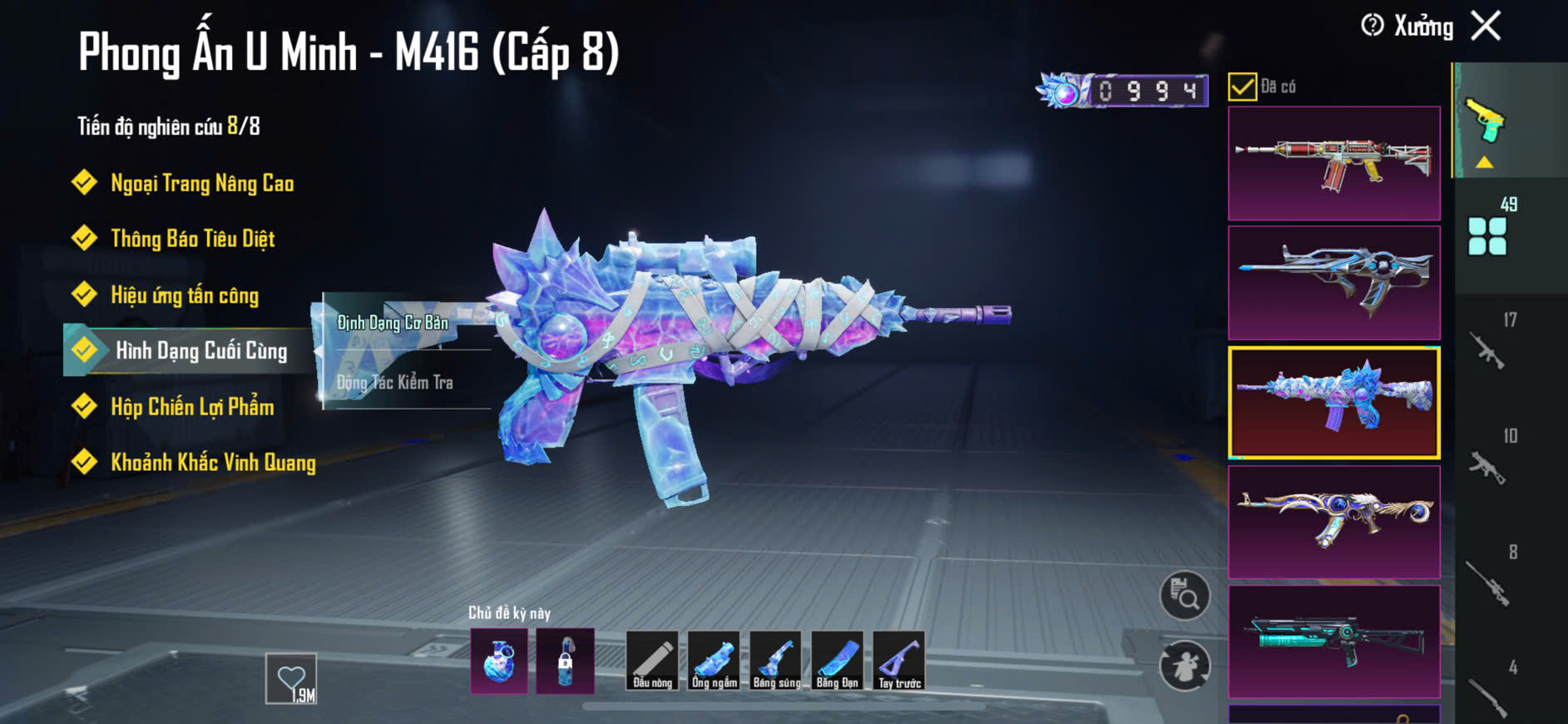Select the red and white rifle skin thumbnail
The height and width of the screenshot is (724, 1568).
click(1333, 163)
